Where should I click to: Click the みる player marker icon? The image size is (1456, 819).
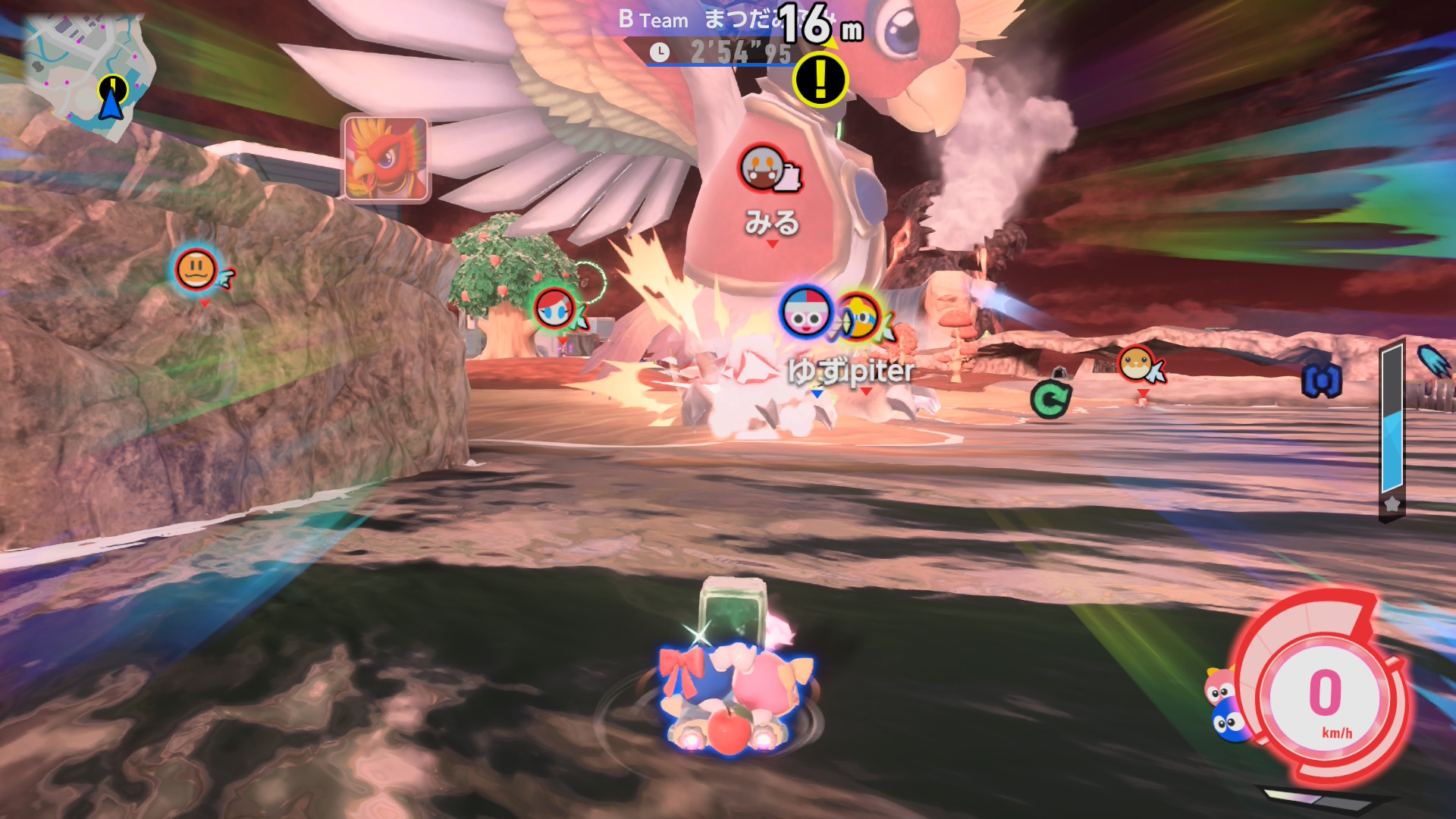[x=762, y=168]
